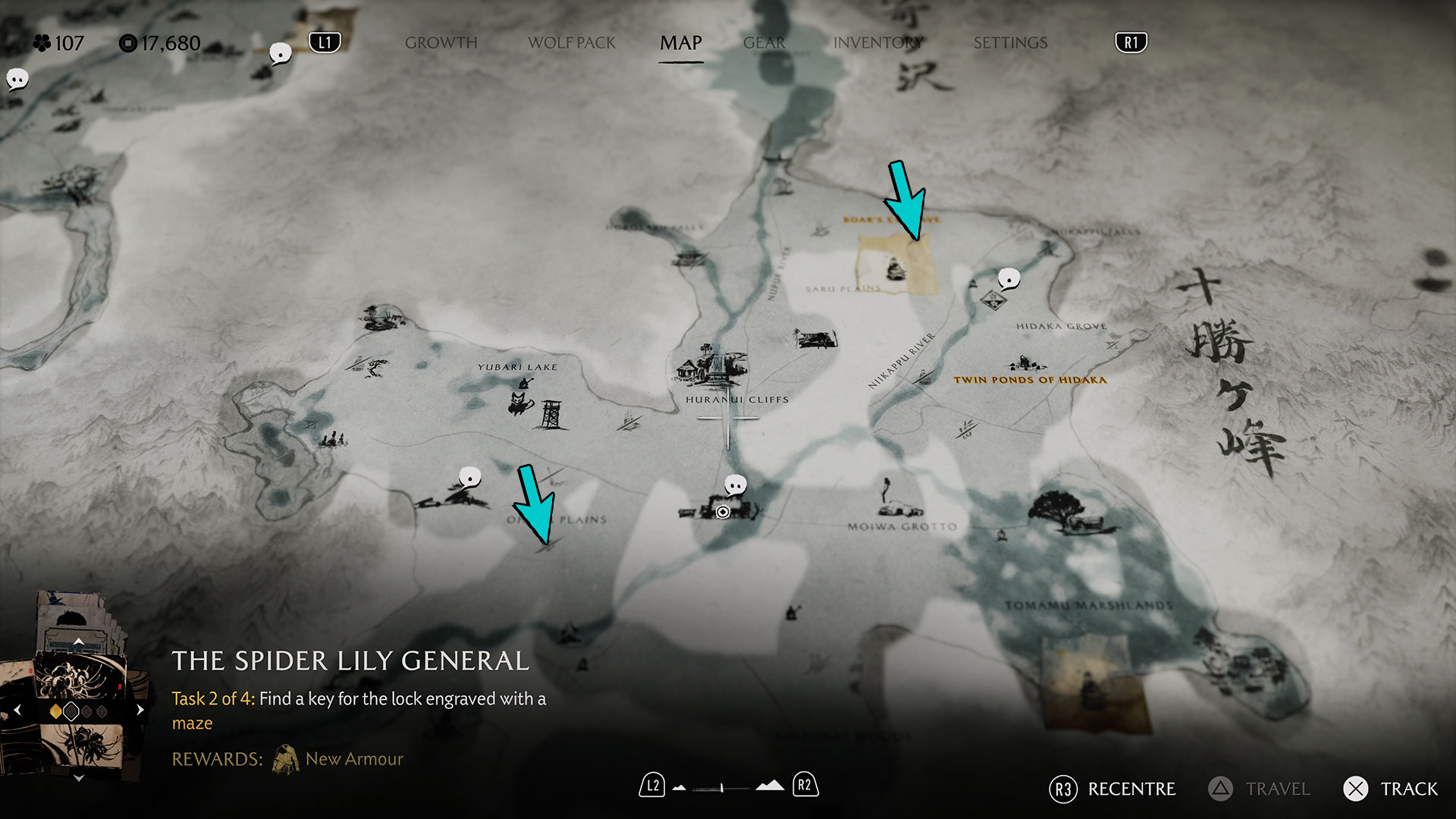
Task: Show the next quest card with right arrow
Action: pos(140,711)
